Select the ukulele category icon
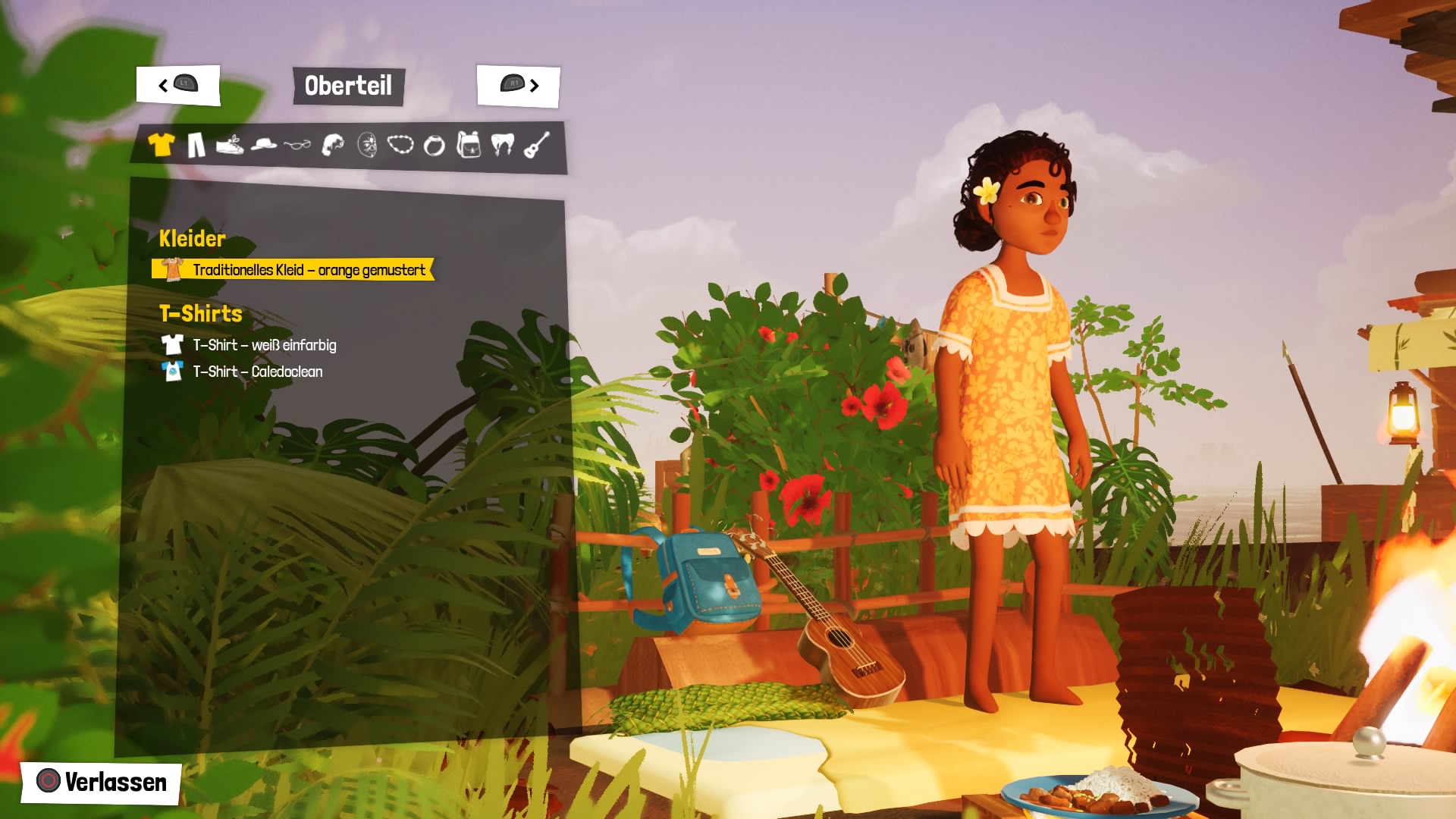1456x819 pixels. coord(537,144)
